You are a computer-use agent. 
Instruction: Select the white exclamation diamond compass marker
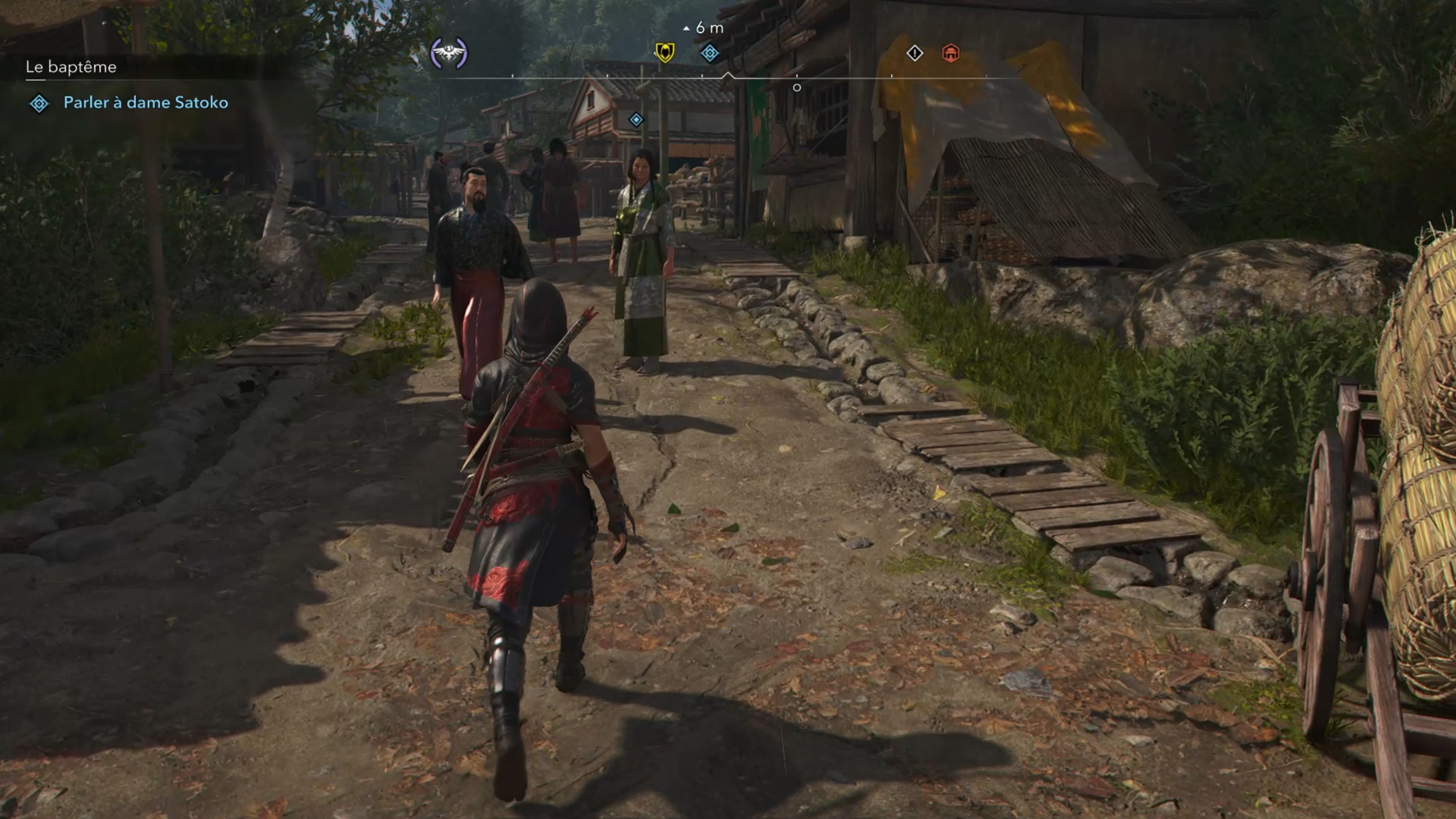click(915, 53)
